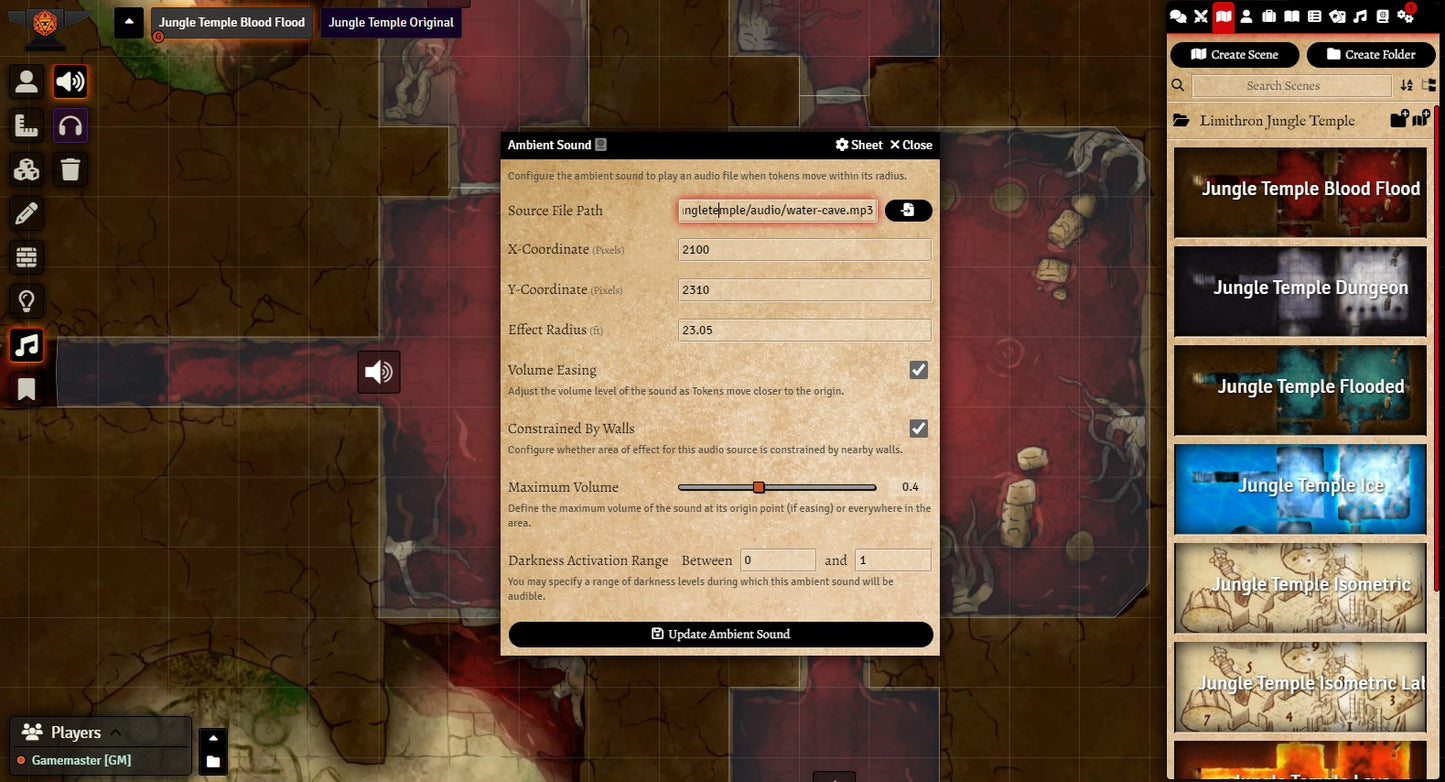
Task: Click the Update Ambient Sound button
Action: pos(720,634)
